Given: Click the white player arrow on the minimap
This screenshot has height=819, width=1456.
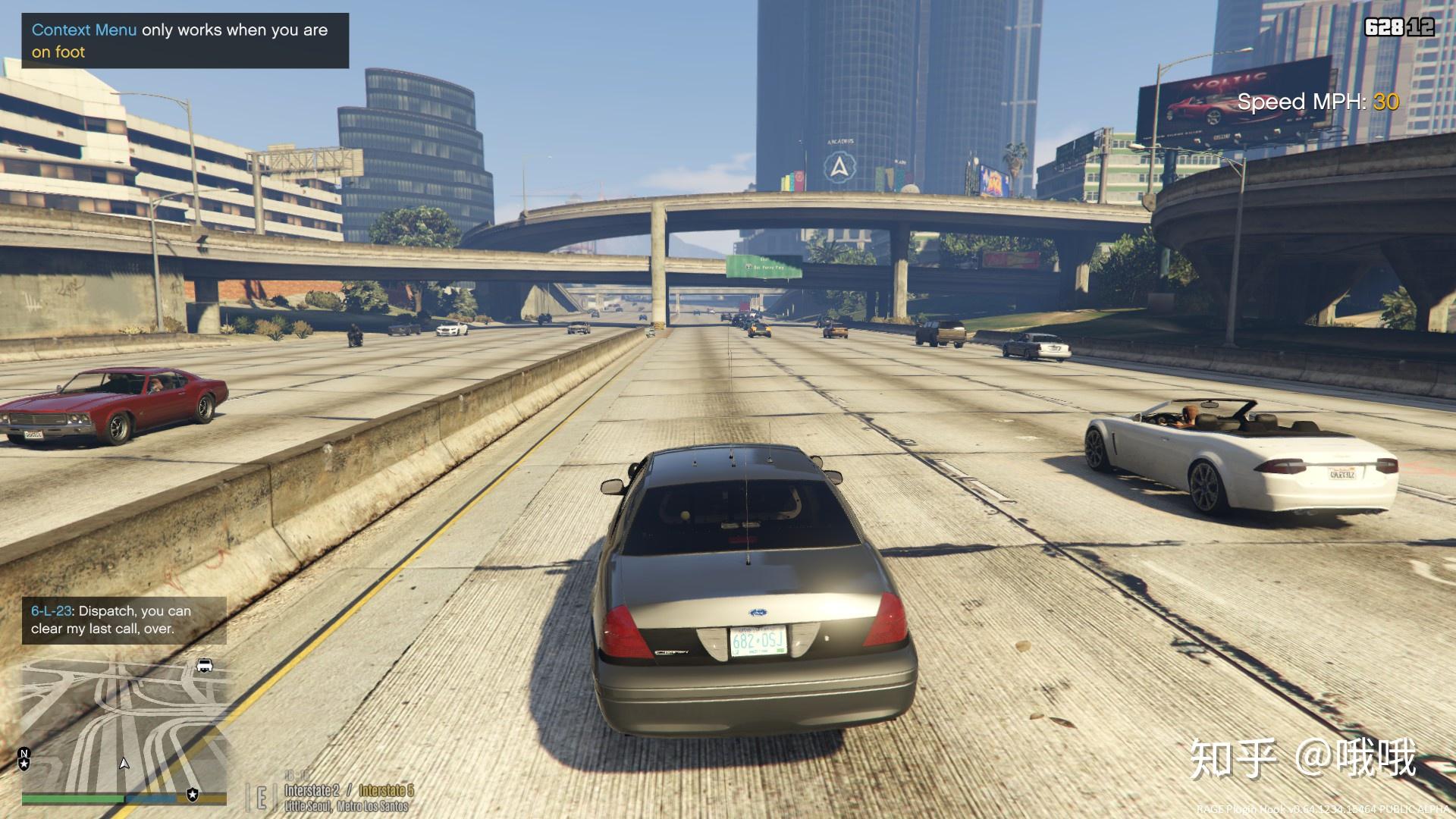Looking at the screenshot, I should 124,763.
